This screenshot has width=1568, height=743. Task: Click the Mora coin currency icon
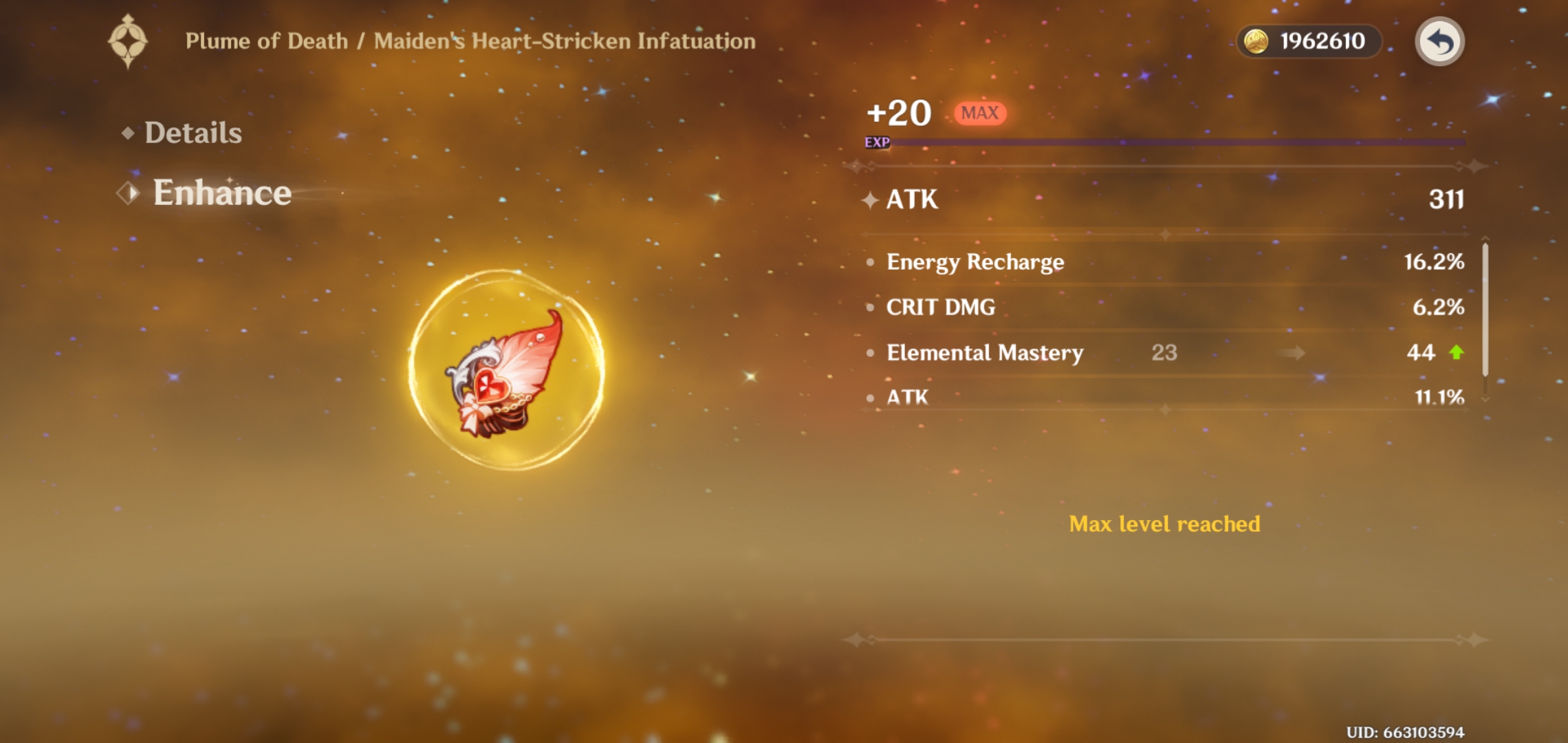1257,42
